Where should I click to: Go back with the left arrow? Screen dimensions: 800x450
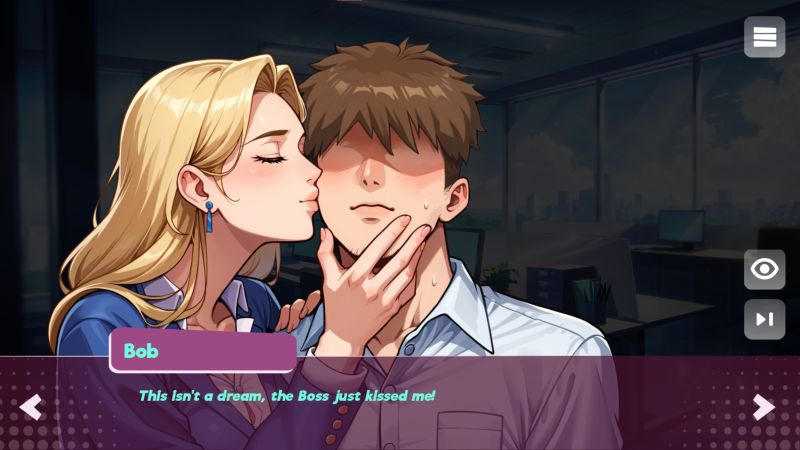tap(31, 407)
